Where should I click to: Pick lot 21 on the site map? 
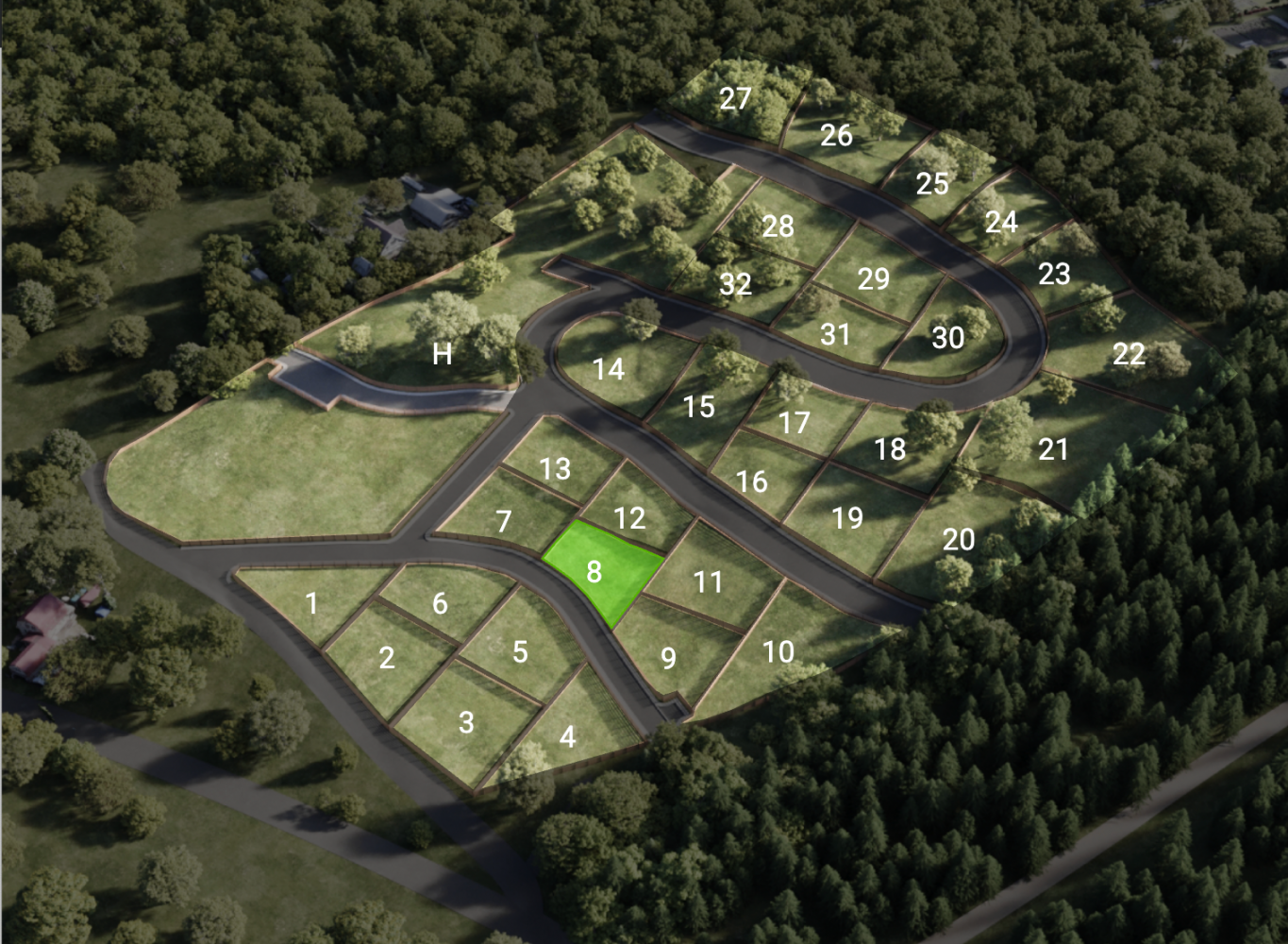[x=1053, y=449]
